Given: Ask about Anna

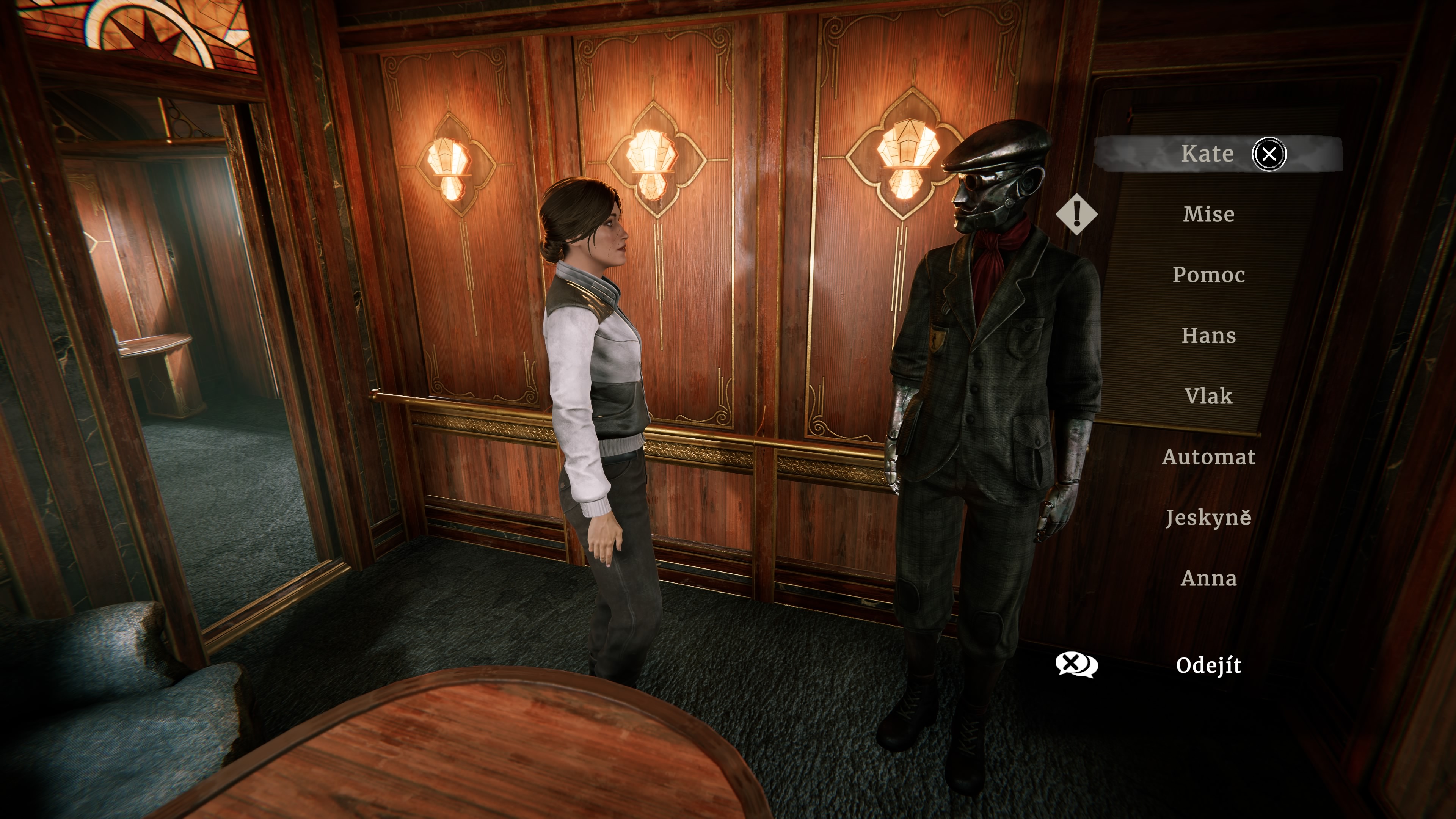Looking at the screenshot, I should 1208,578.
